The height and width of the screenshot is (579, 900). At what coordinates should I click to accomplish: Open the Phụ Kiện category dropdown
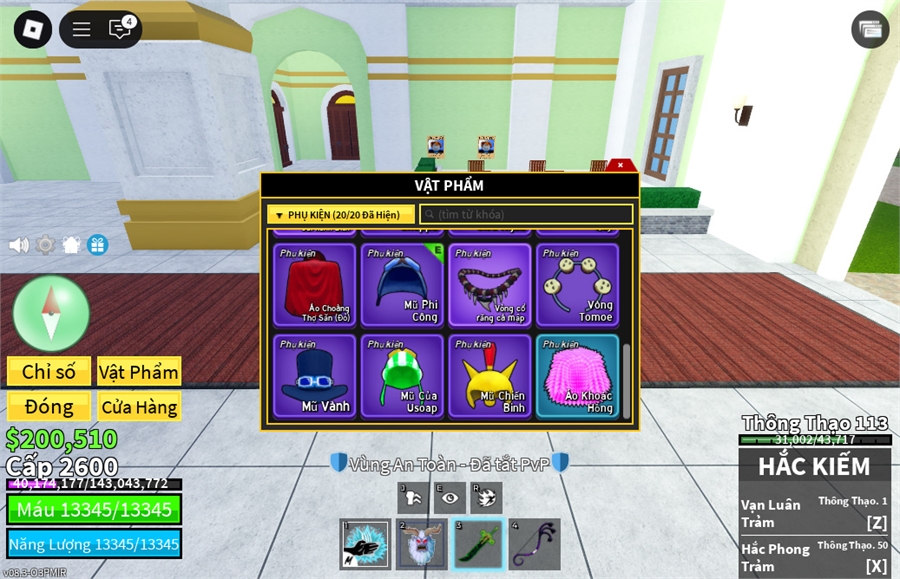point(340,215)
